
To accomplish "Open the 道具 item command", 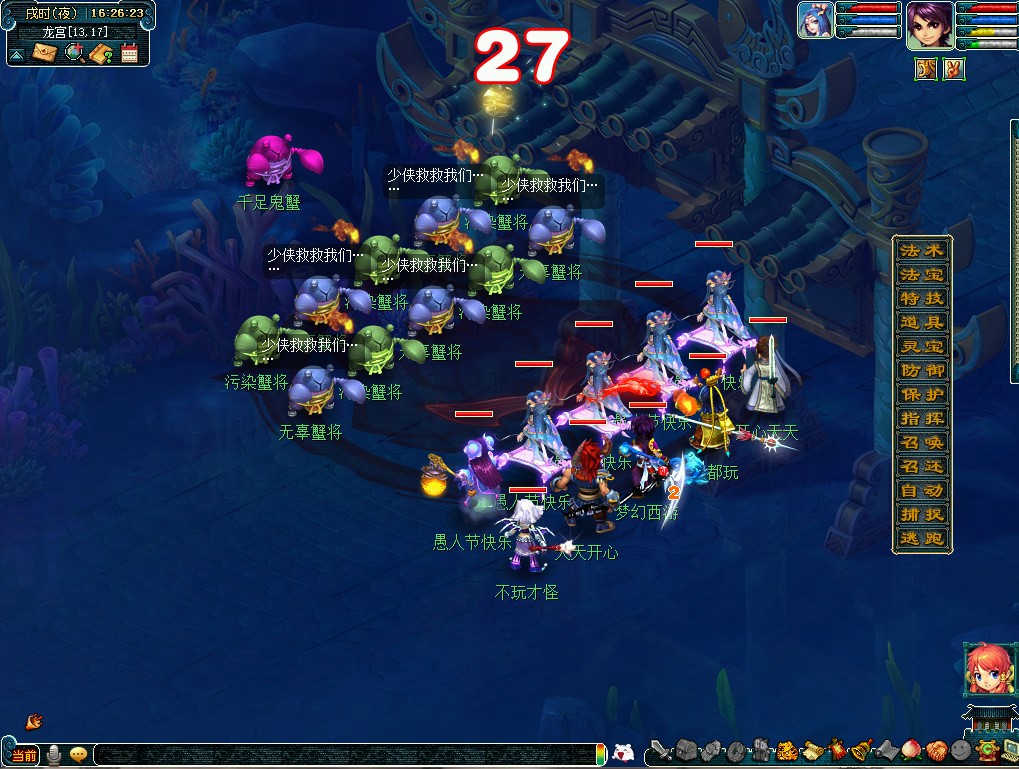I will [x=921, y=322].
